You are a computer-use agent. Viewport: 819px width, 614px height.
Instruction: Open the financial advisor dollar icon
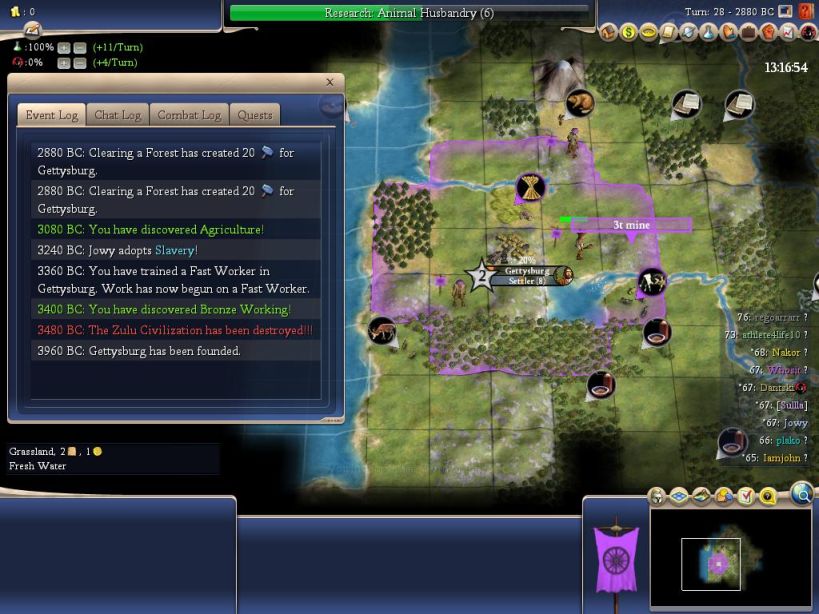pos(629,33)
